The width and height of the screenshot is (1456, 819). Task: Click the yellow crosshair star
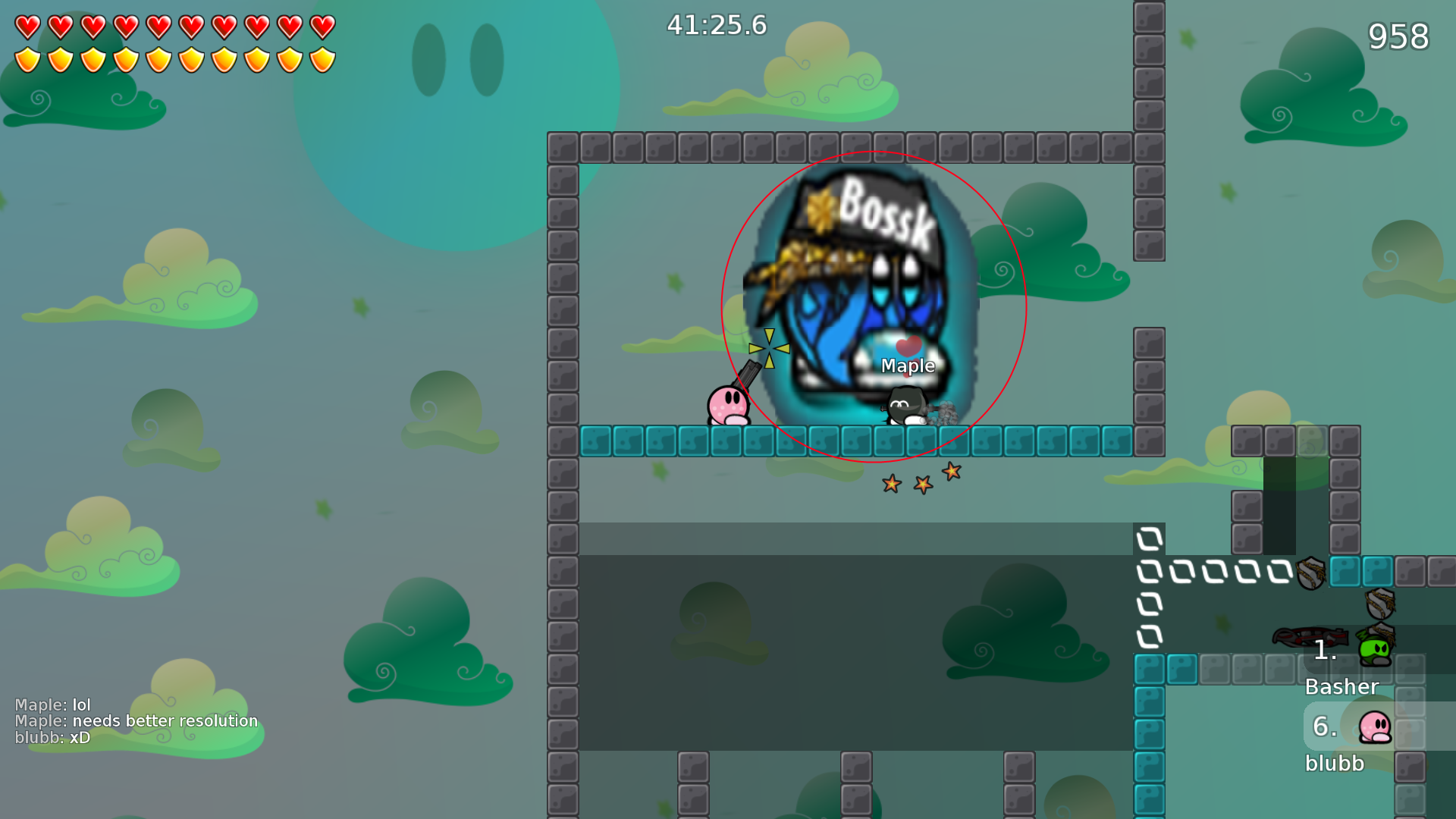click(770, 347)
